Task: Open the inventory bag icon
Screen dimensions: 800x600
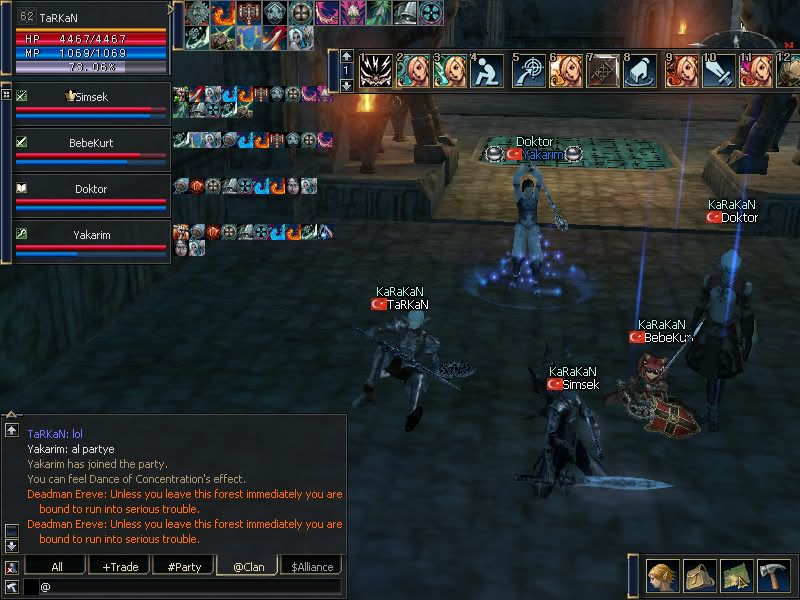Action: click(699, 574)
